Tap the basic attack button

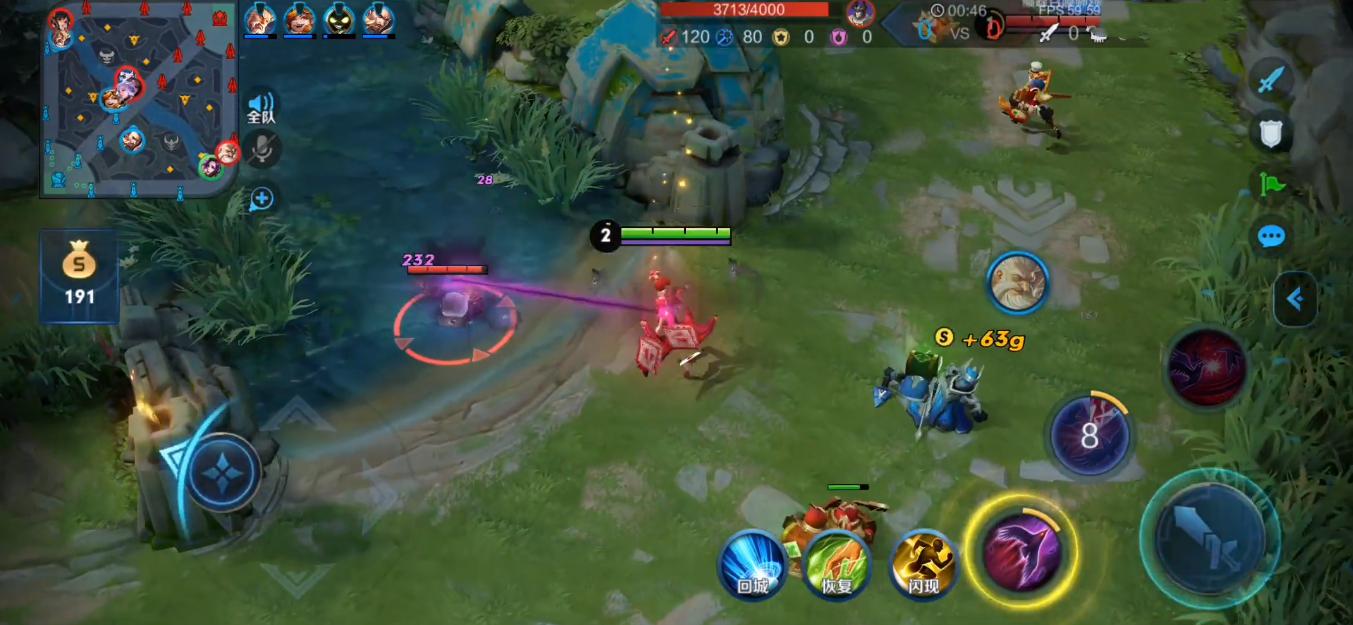(x=1209, y=539)
